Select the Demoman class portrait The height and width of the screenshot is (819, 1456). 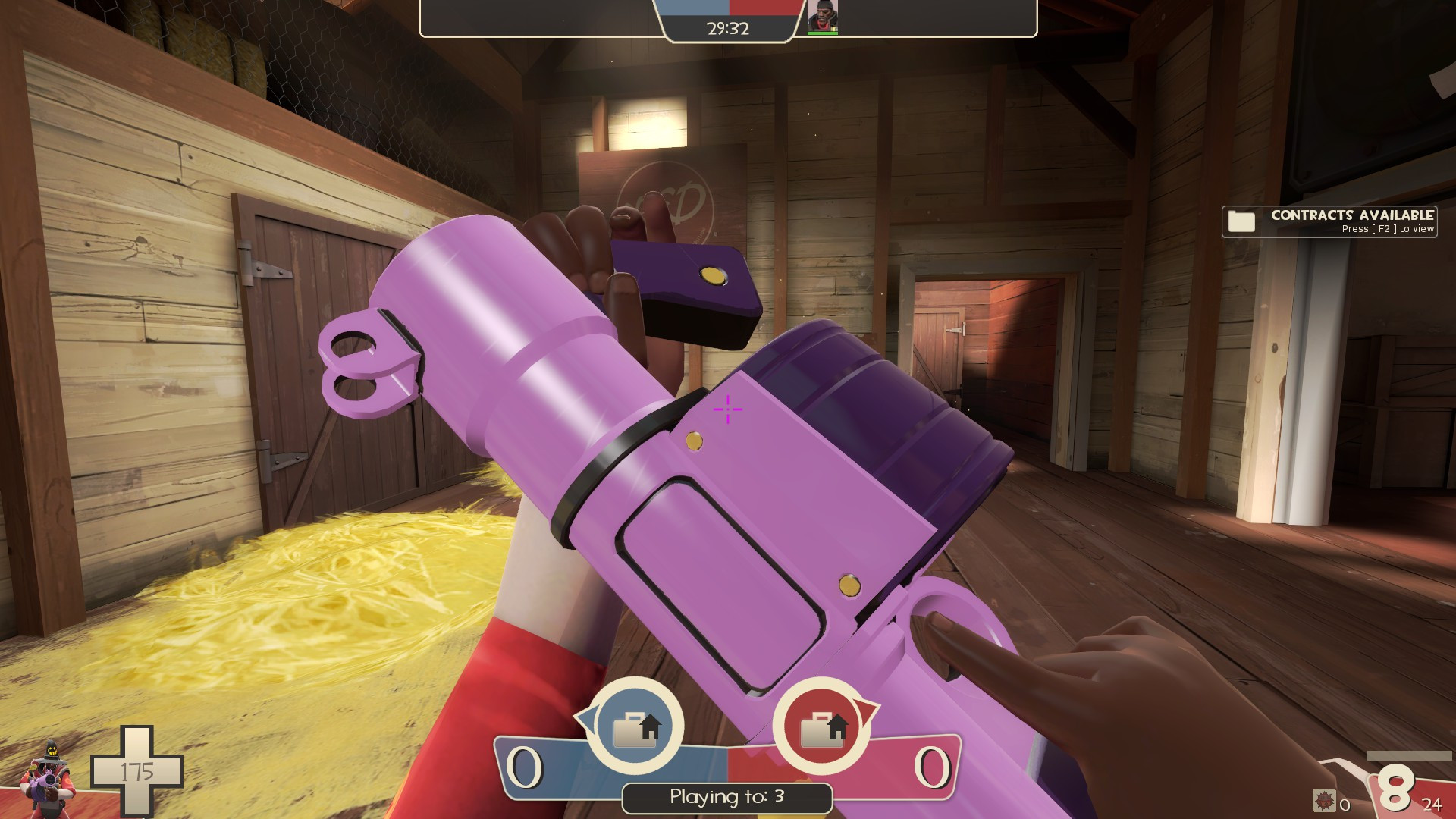click(821, 17)
